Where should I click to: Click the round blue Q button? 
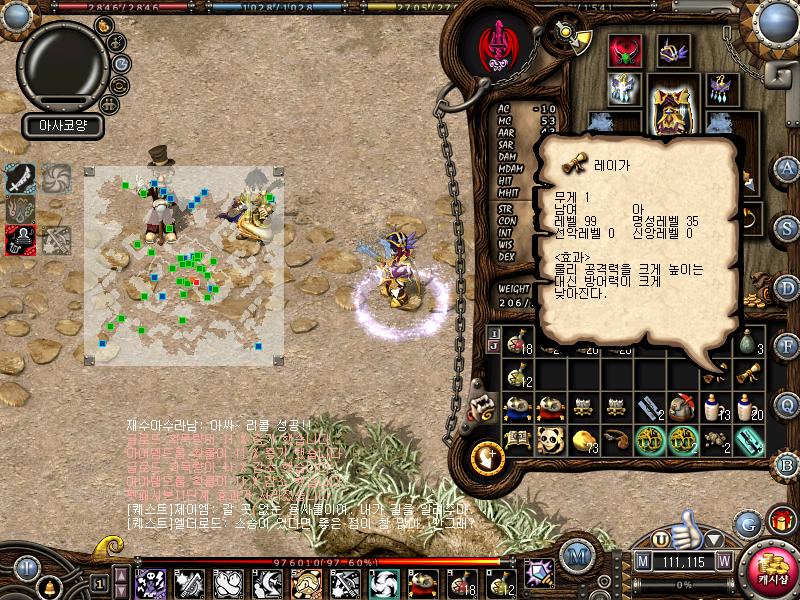[x=788, y=405]
